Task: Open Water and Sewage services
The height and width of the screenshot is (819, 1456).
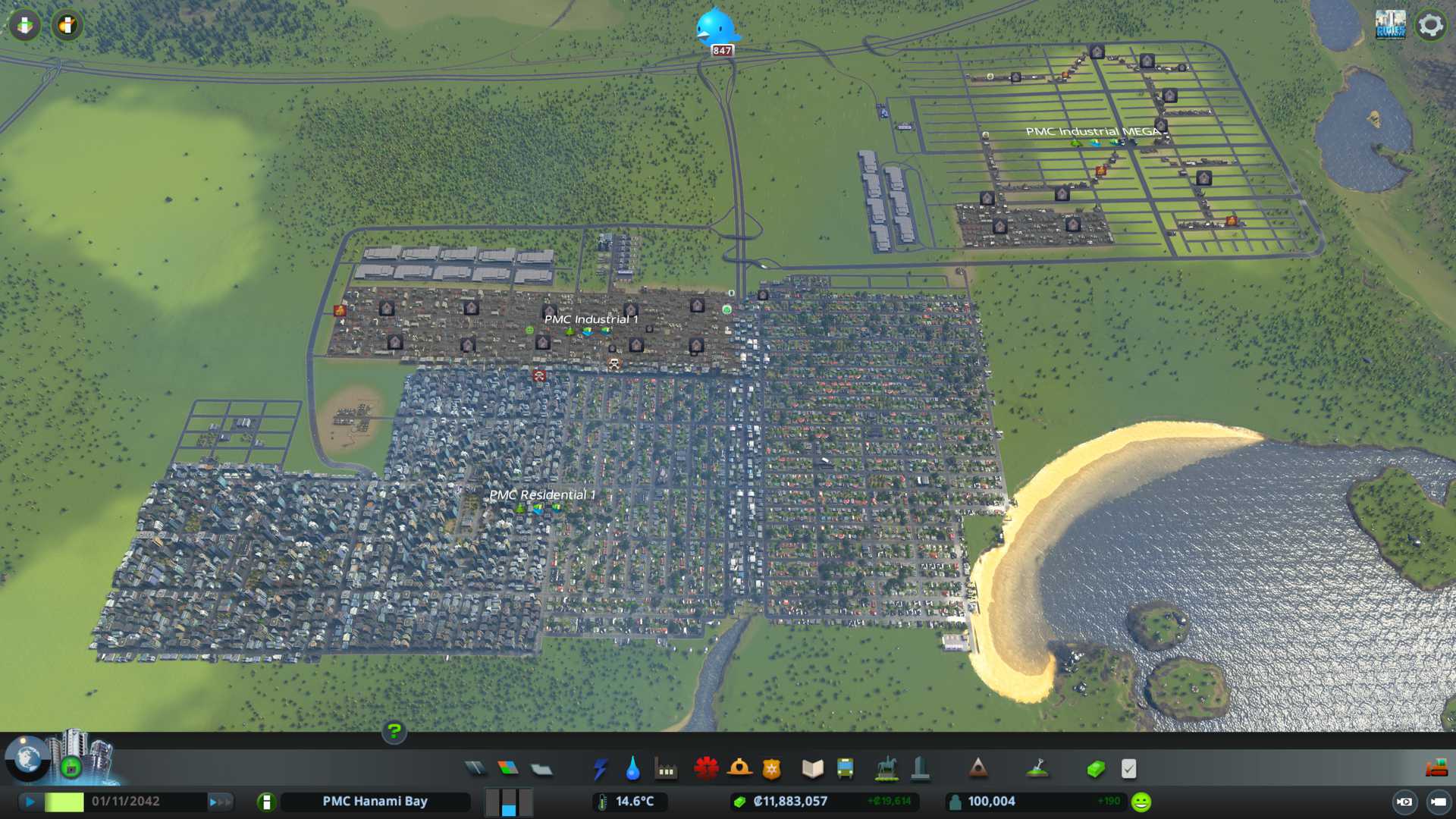Action: click(632, 769)
